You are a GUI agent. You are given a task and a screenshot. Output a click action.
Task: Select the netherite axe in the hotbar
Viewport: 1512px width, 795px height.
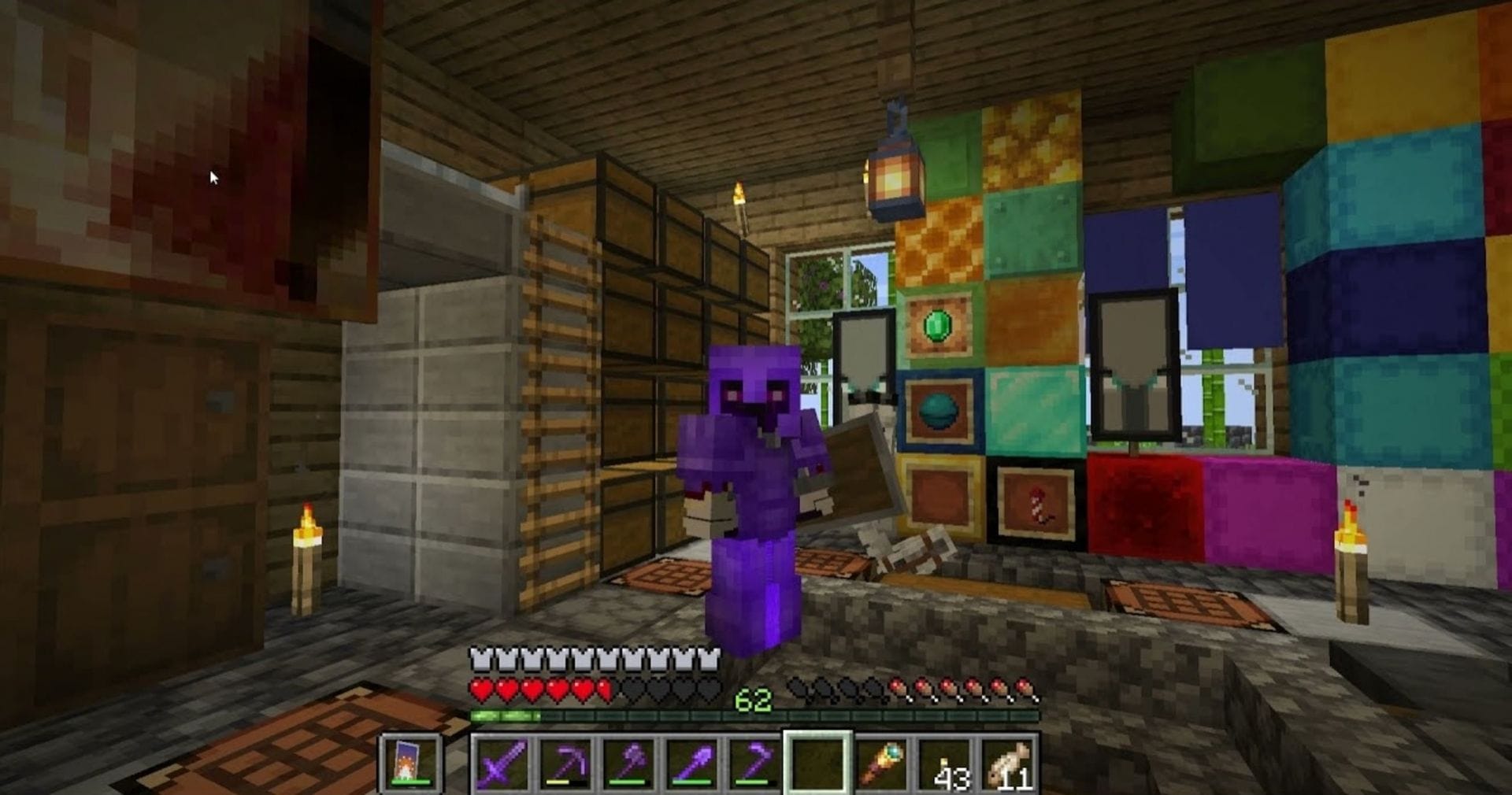click(x=626, y=762)
